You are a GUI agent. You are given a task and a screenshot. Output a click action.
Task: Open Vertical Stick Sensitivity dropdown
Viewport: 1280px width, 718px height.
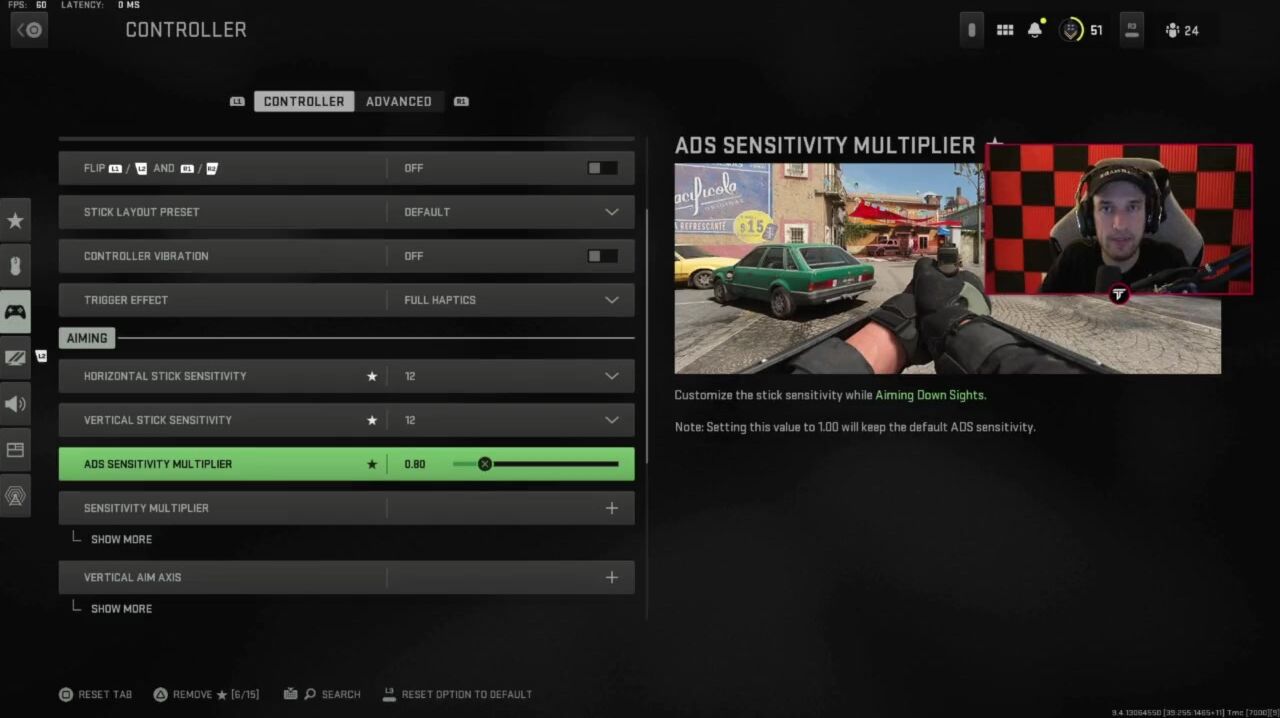[611, 420]
